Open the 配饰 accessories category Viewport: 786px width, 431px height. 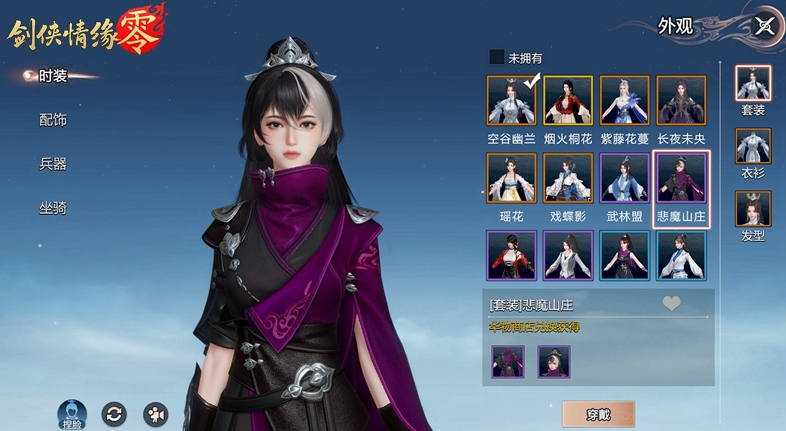pyautogui.click(x=53, y=120)
